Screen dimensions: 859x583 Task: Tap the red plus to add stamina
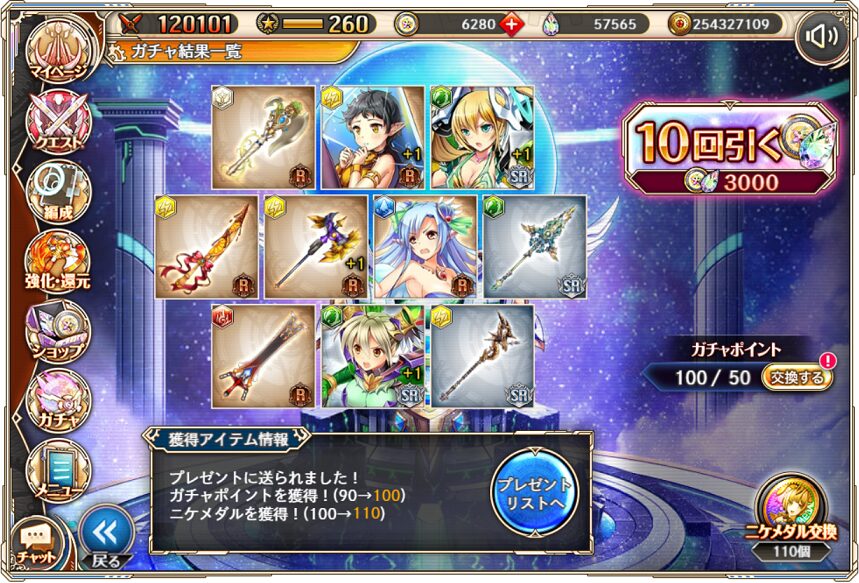[513, 23]
